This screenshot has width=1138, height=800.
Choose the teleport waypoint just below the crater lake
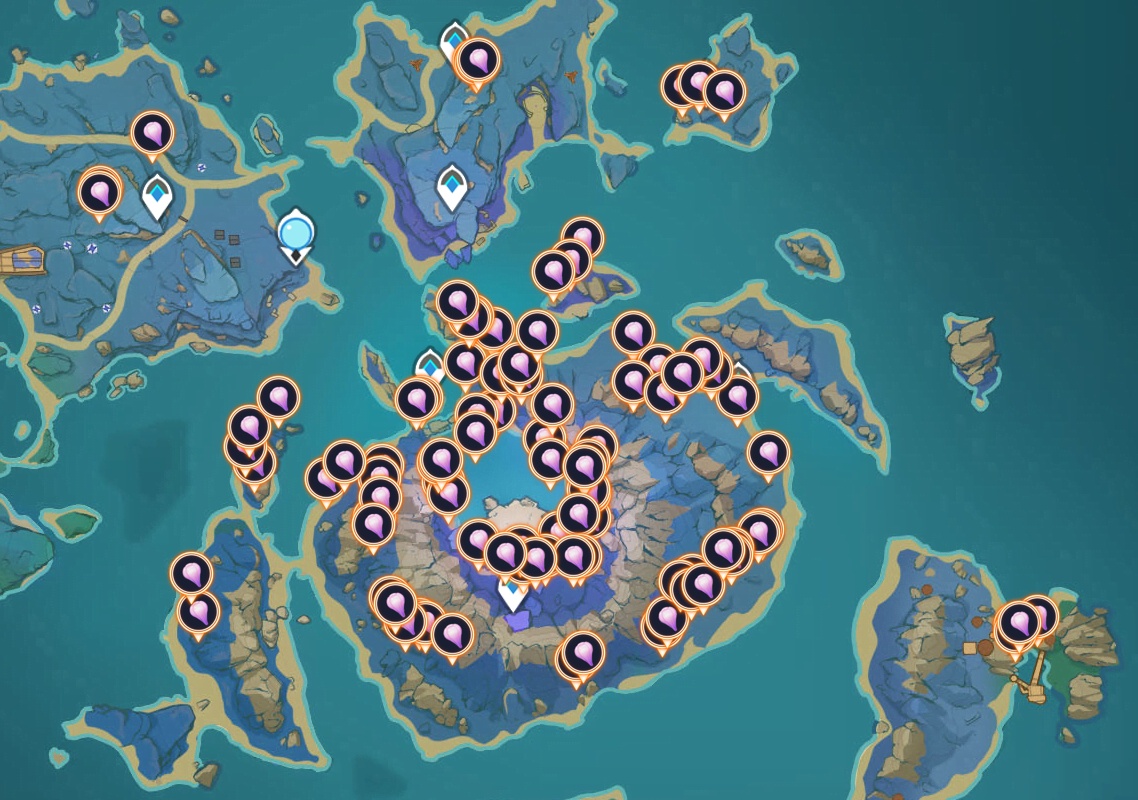coord(512,594)
